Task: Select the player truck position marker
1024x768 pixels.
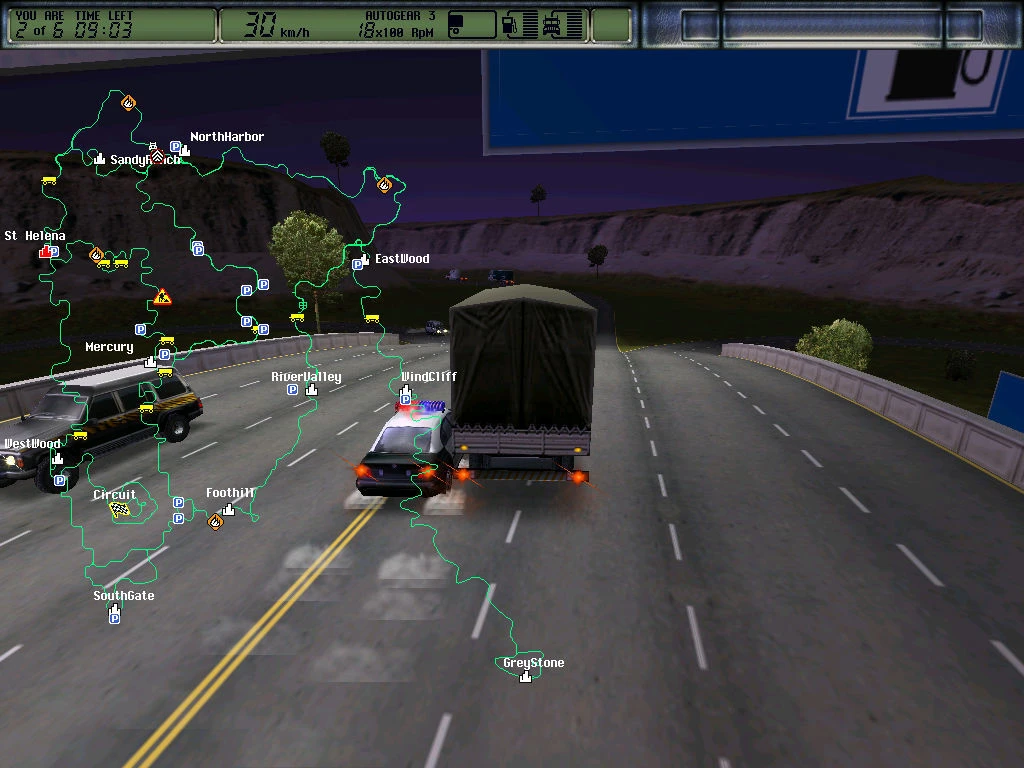Action: (x=156, y=155)
